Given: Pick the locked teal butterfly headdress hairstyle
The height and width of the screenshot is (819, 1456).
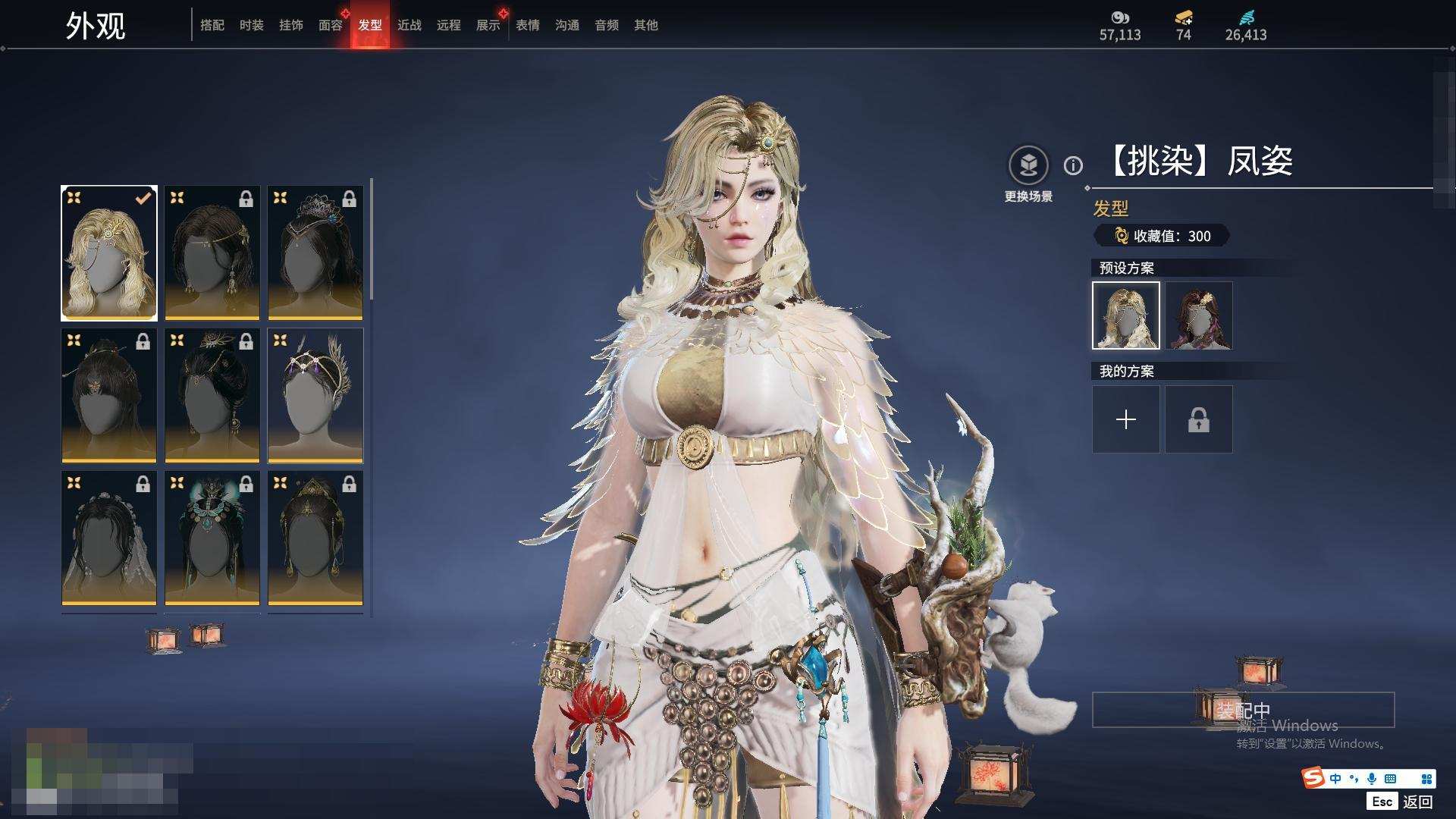Looking at the screenshot, I should [x=212, y=538].
